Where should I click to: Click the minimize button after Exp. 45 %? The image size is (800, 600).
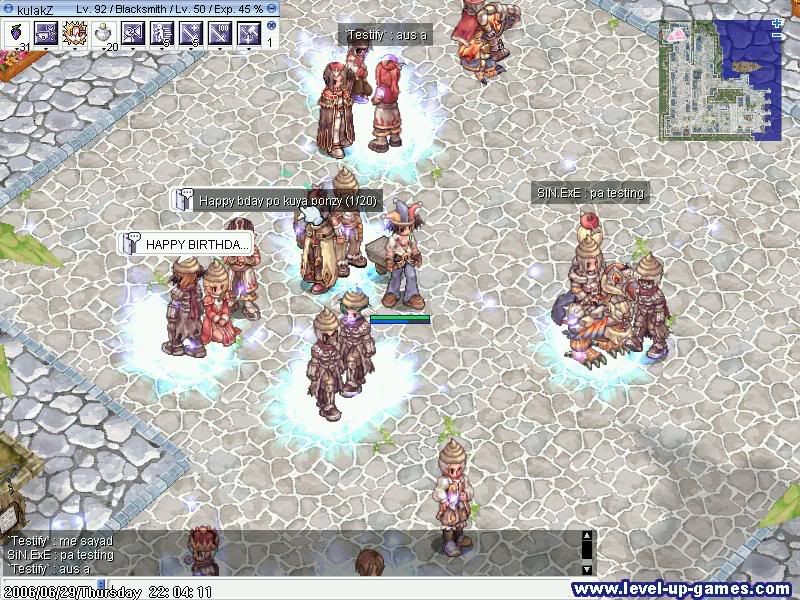pyautogui.click(x=271, y=7)
